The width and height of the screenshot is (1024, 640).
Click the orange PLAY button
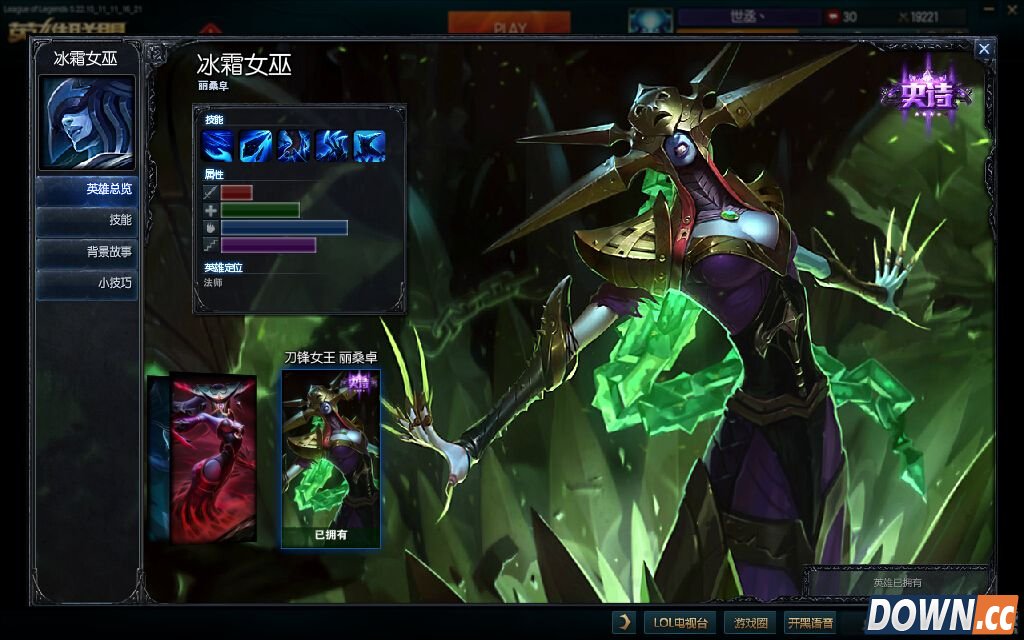501,21
